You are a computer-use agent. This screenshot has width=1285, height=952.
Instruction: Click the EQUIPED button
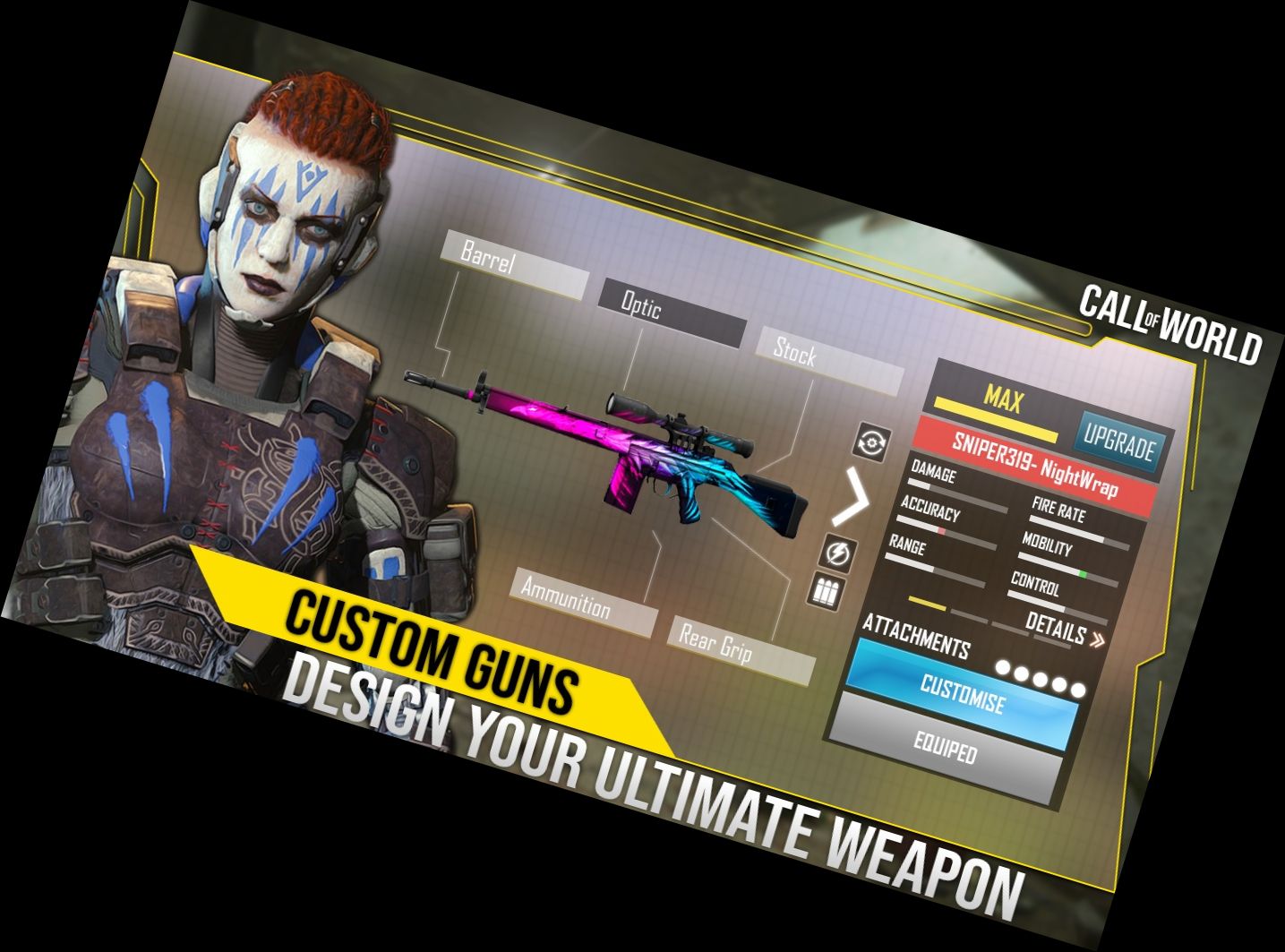click(945, 745)
